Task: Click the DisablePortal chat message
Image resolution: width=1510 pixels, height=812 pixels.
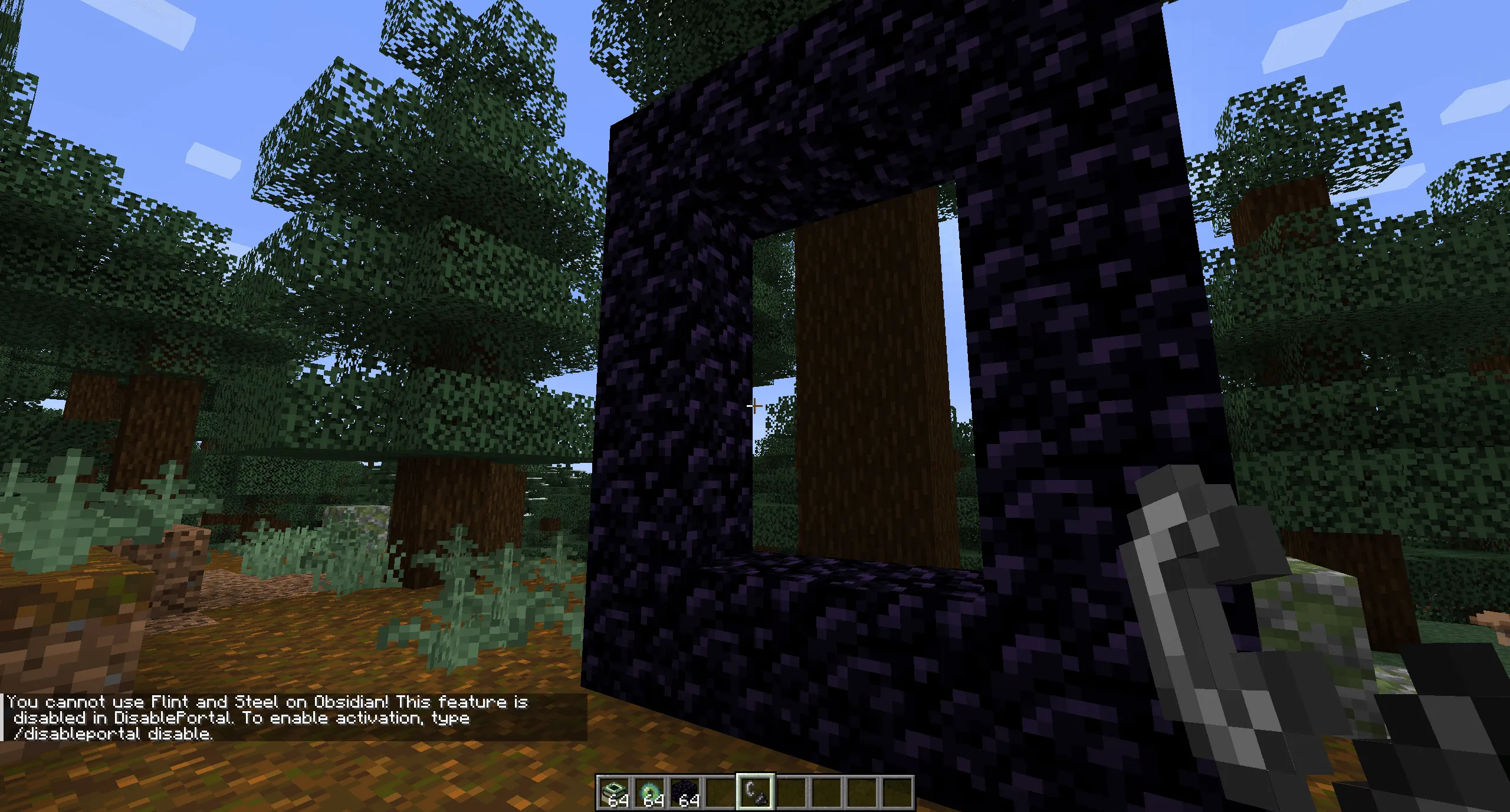Action: point(171,718)
